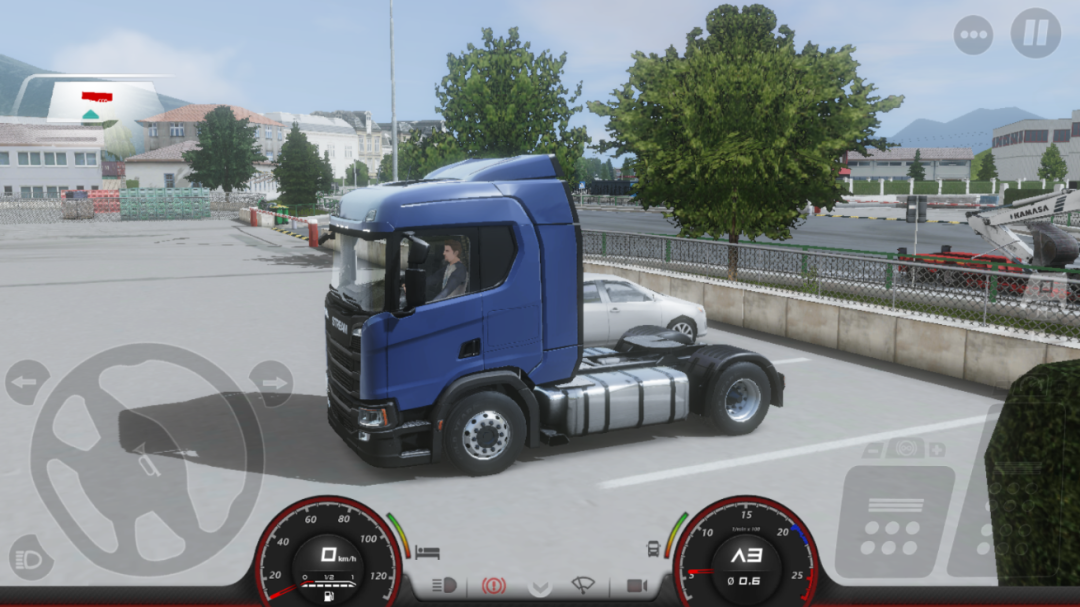Screen dimensions: 1080x607
Task: Tap the brake pedal
Action: [893, 521]
